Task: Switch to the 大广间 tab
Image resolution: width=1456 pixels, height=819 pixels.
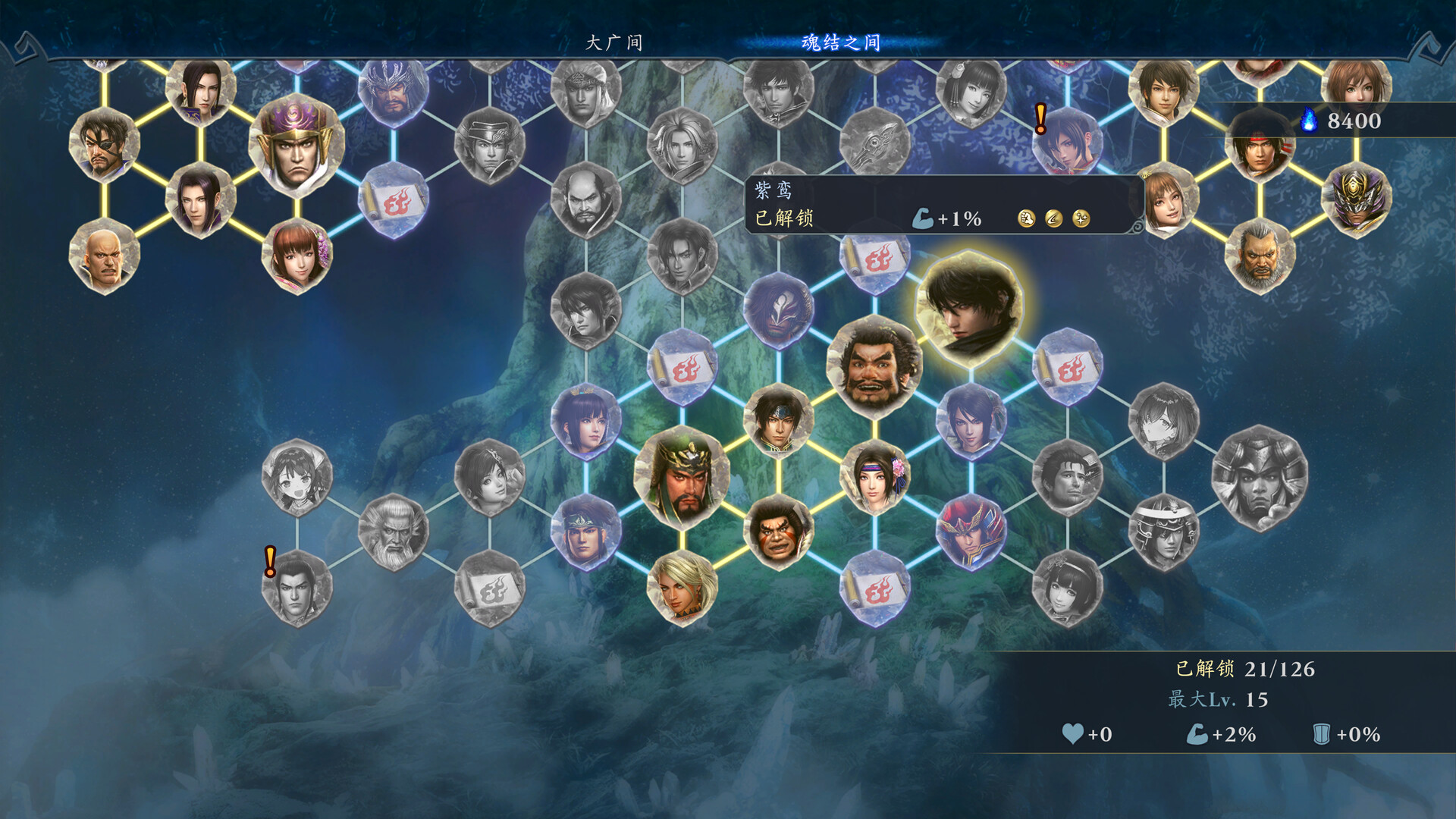Action: pyautogui.click(x=613, y=43)
